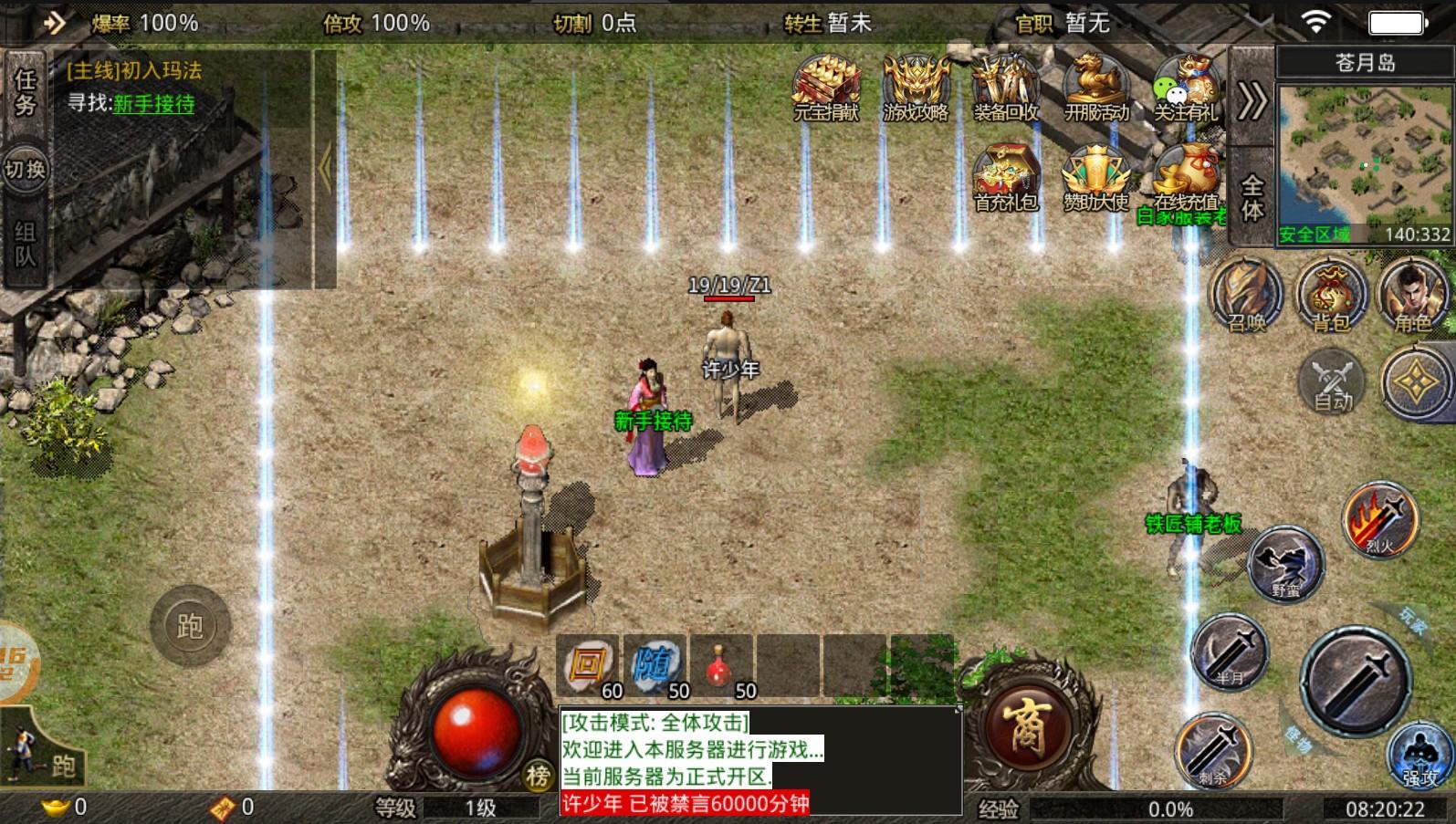
Task: Open the 赞助大使 sponsor icon
Action: tap(1095, 175)
